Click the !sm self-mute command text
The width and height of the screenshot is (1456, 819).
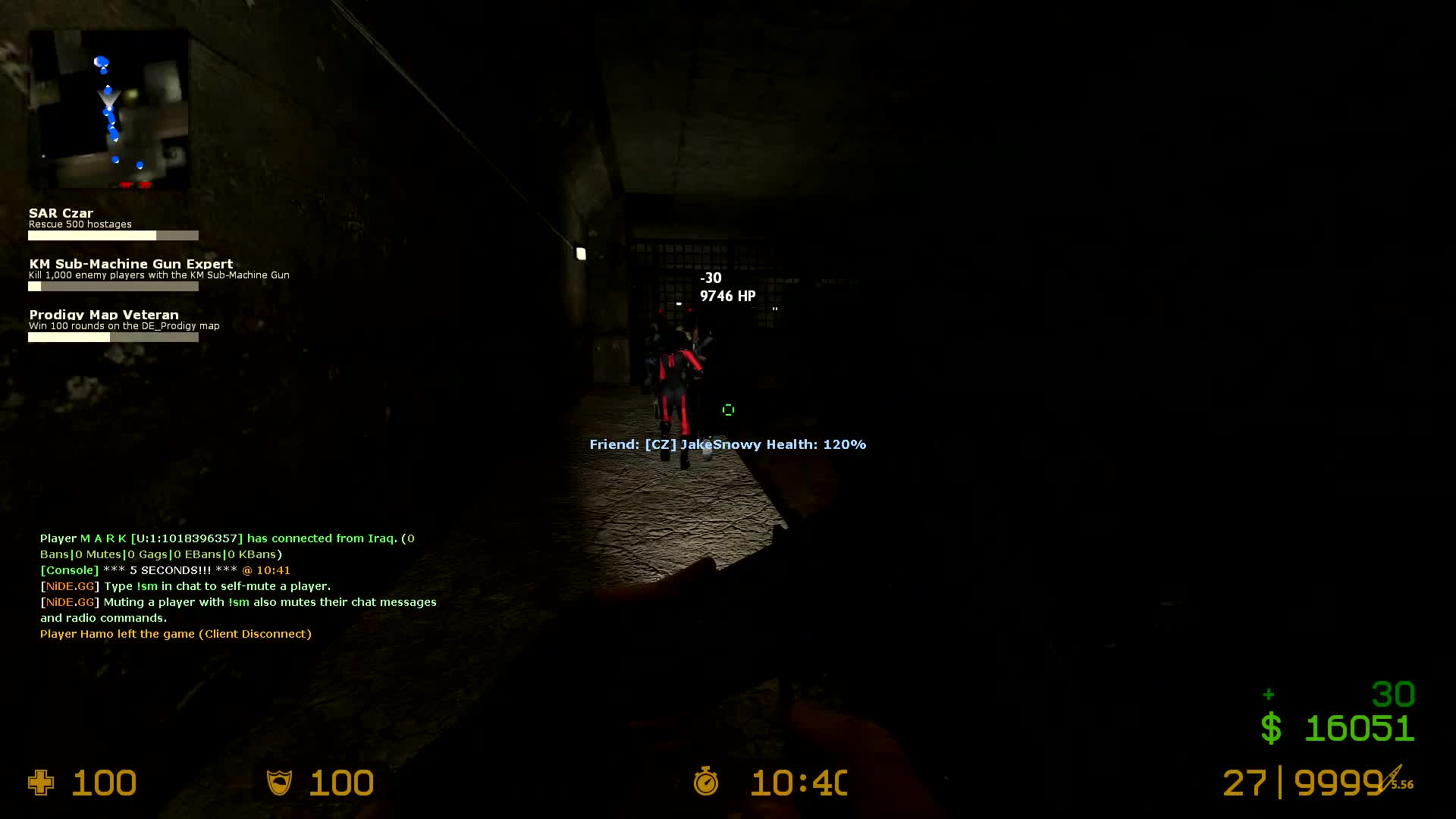point(148,585)
